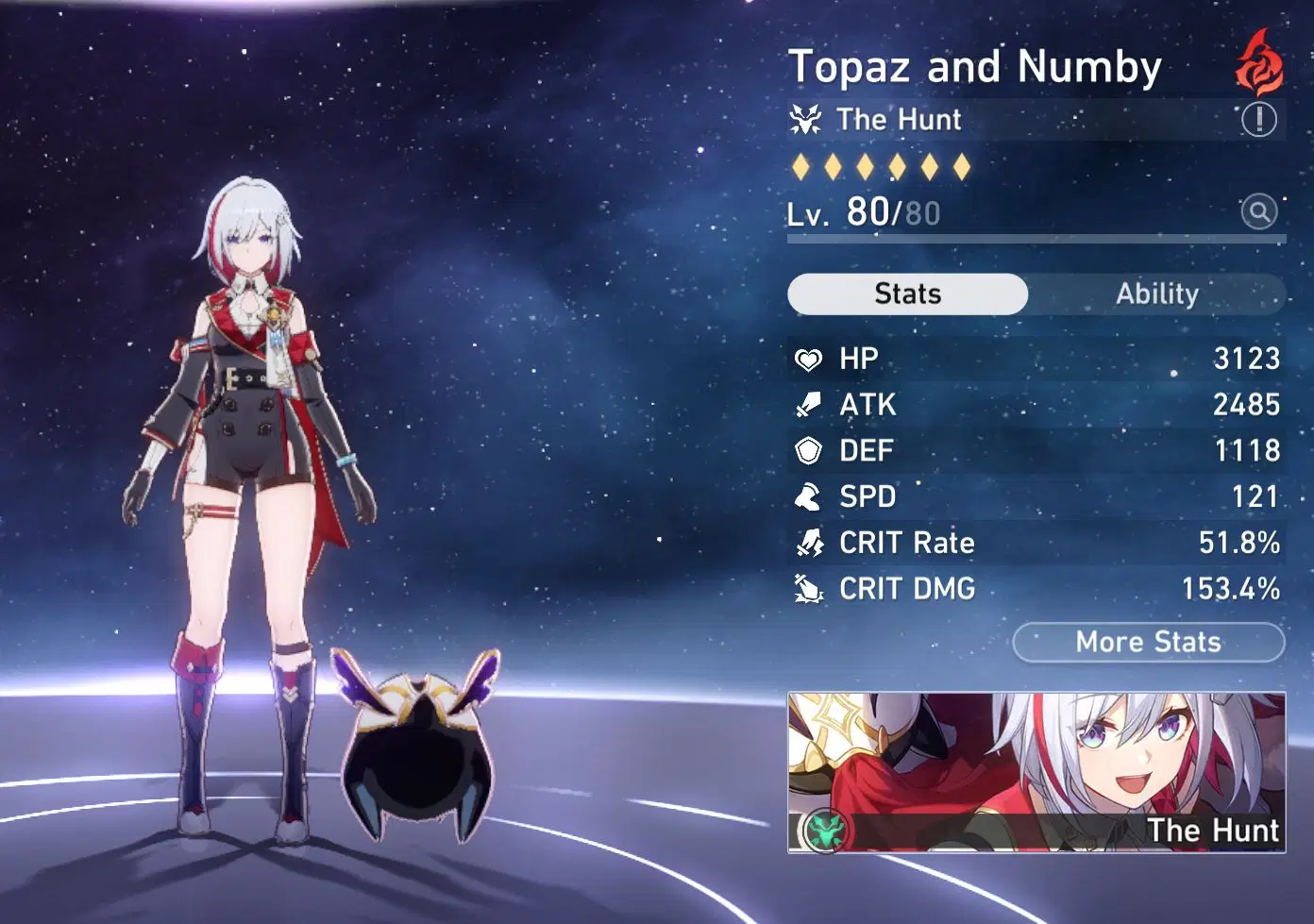Screen dimensions: 1314x924
Task: Select The Hunt path icon beside the name
Action: 808,120
